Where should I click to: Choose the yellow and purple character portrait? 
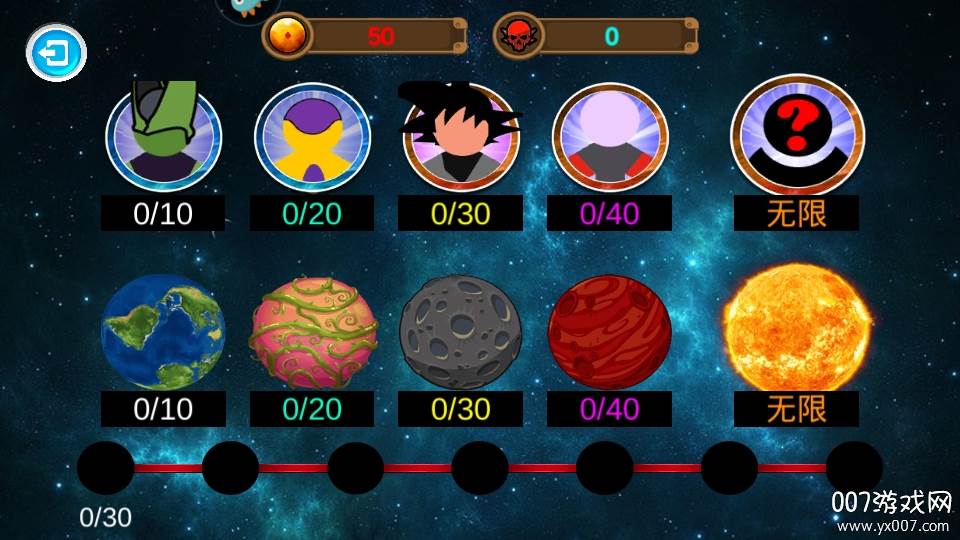[312, 138]
